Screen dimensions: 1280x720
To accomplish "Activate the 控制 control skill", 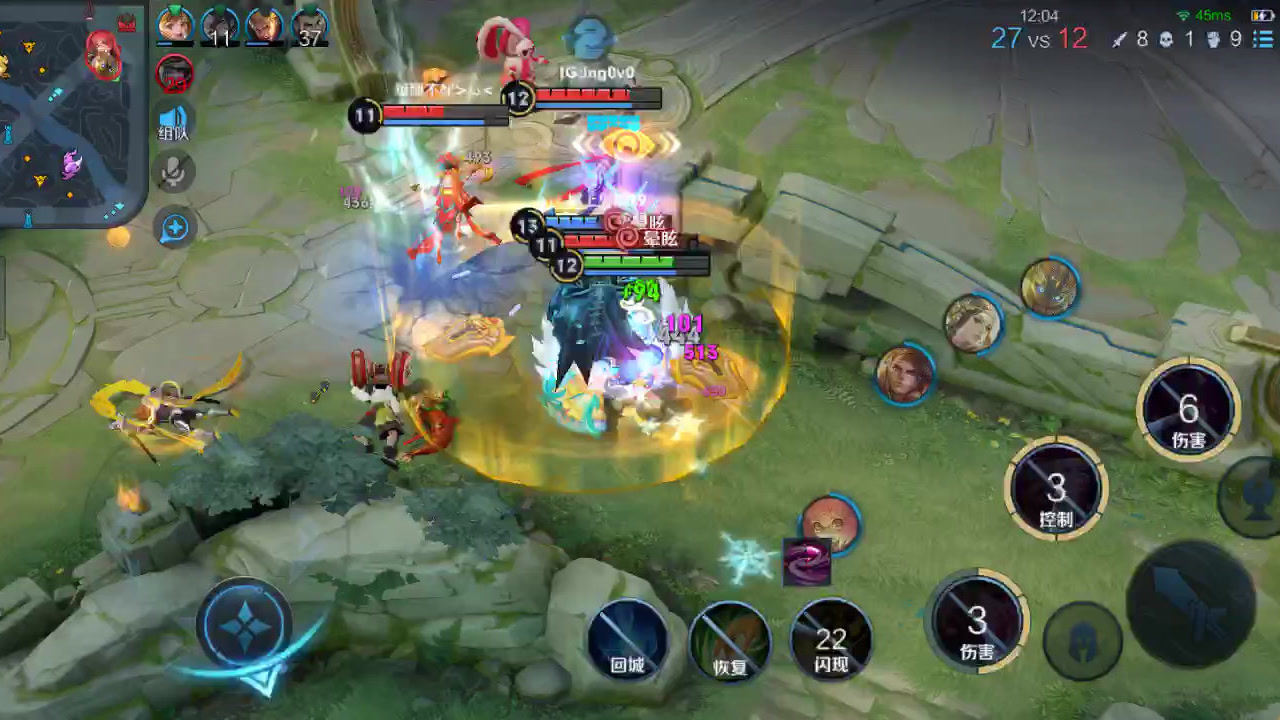I will click(x=1056, y=489).
